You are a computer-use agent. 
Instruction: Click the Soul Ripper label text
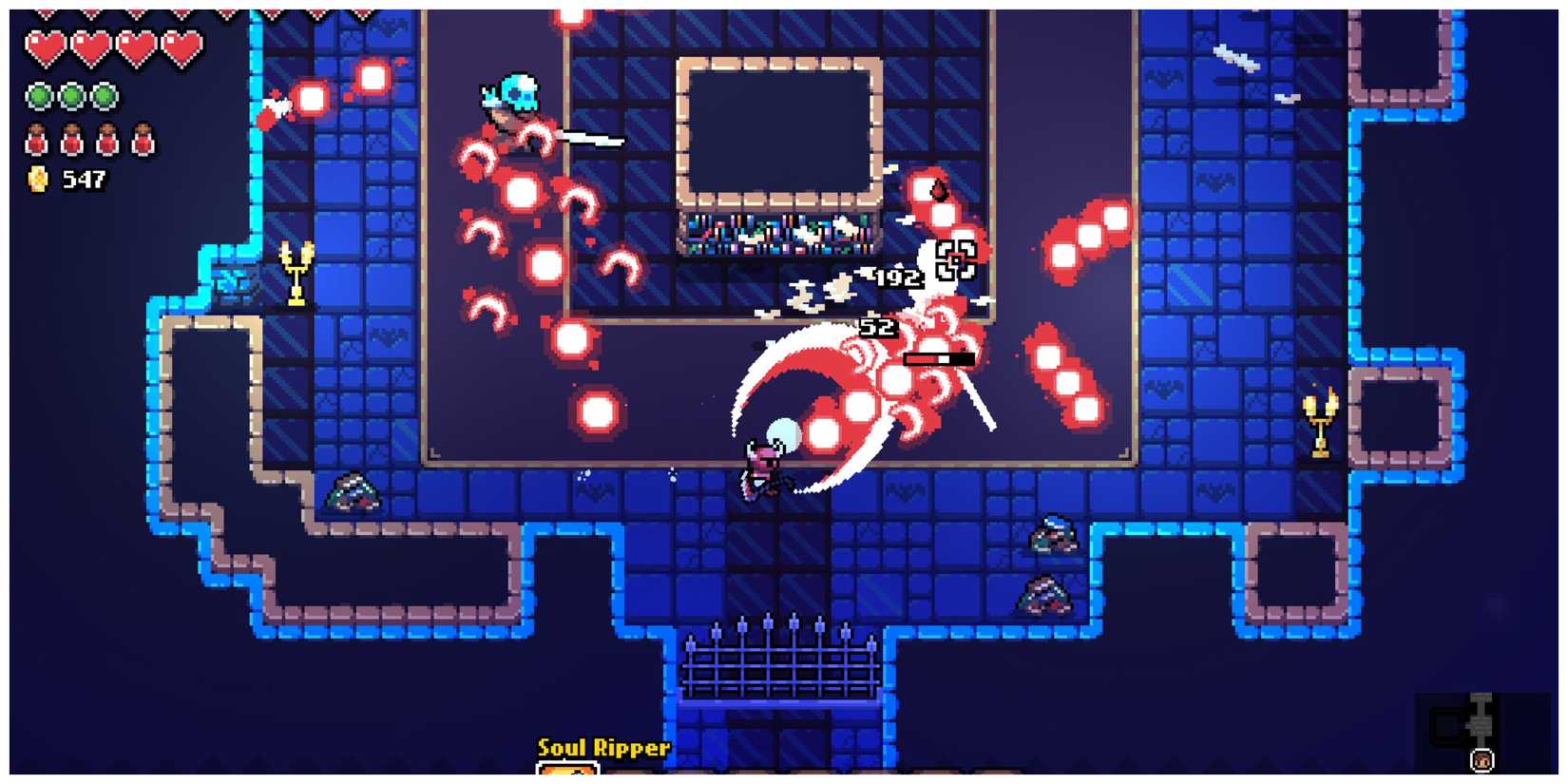tap(602, 748)
